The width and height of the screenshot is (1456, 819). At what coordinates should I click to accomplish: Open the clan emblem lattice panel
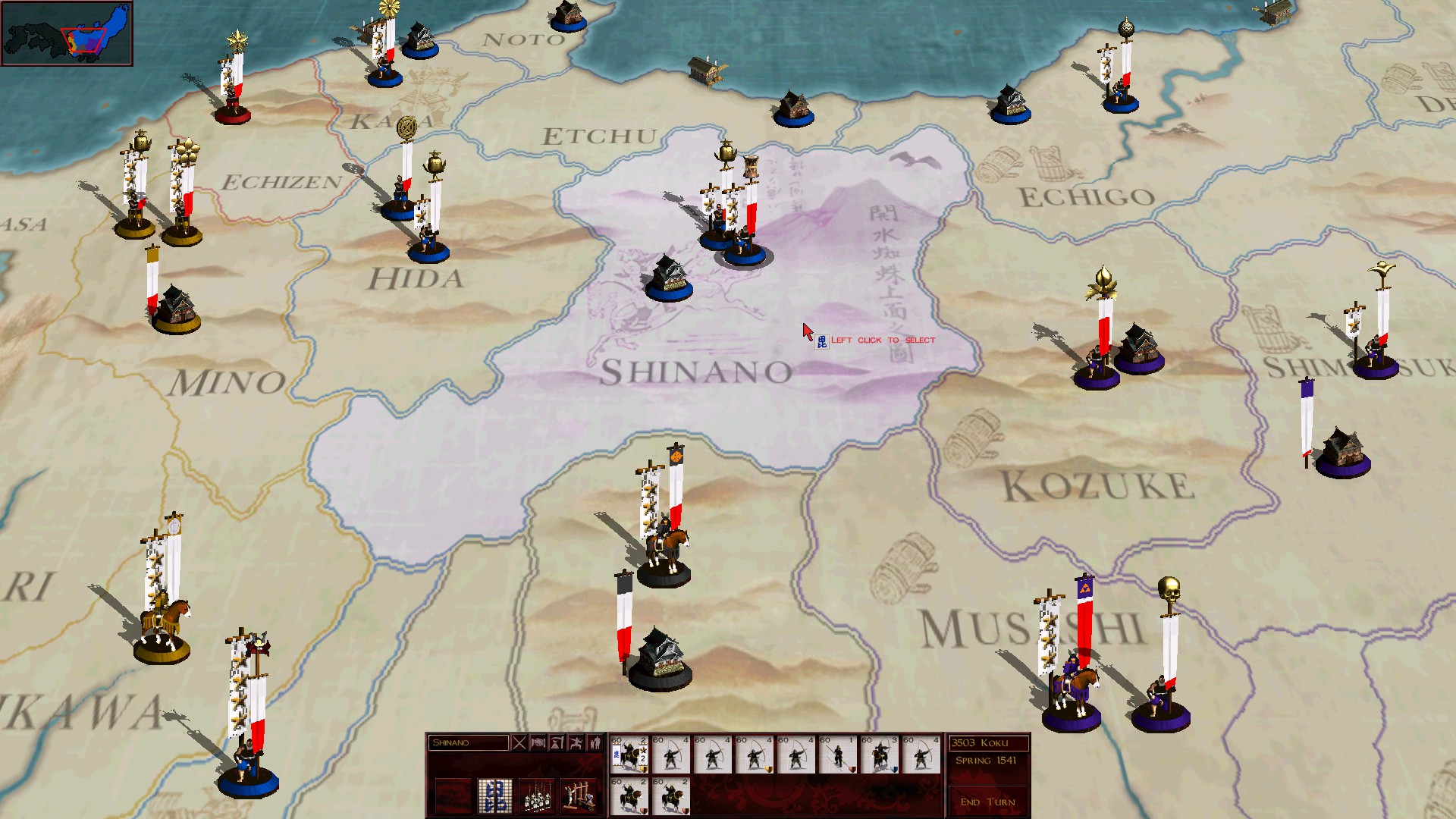[x=494, y=796]
